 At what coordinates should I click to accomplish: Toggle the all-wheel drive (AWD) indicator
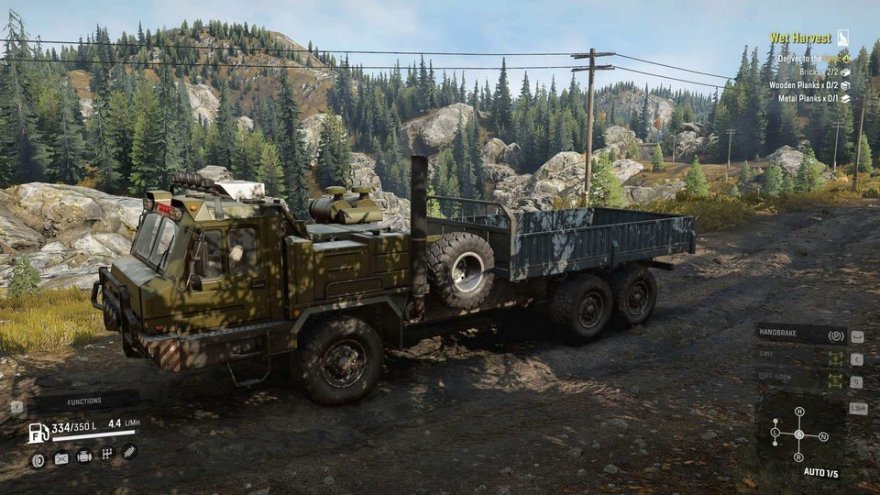pyautogui.click(x=834, y=358)
